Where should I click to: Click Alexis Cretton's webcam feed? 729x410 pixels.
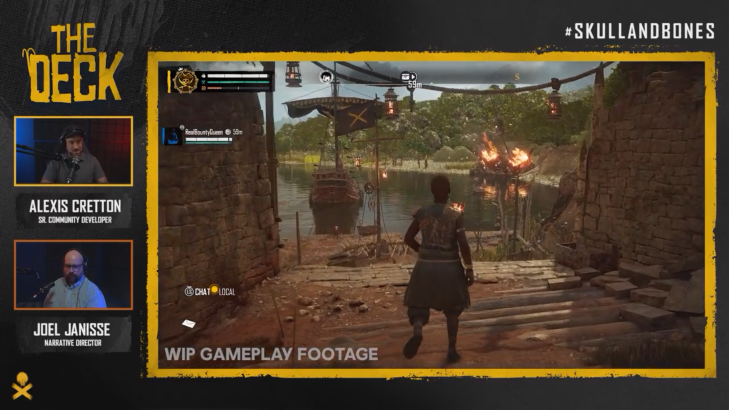pos(73,152)
